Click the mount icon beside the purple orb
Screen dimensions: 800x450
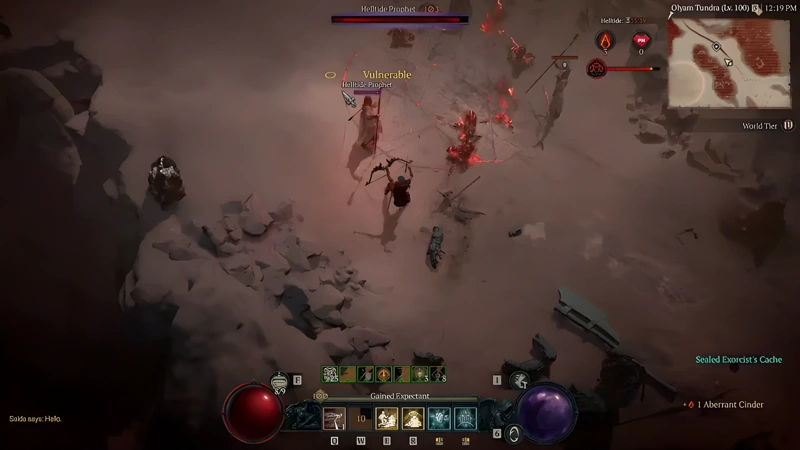(x=519, y=380)
